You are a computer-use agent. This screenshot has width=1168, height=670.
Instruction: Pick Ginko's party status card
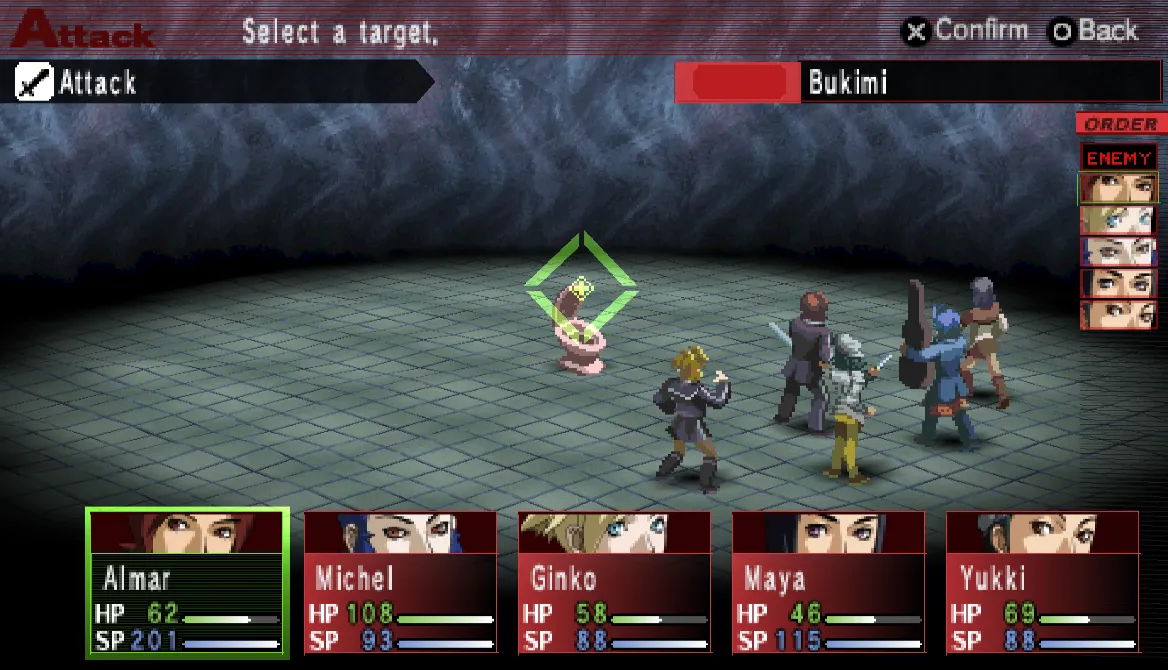pyautogui.click(x=614, y=582)
